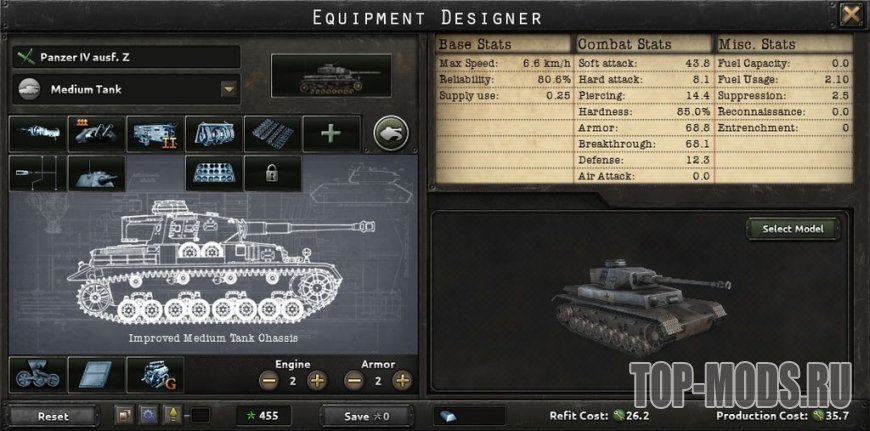870x431 pixels.
Task: Select the main cannon module slot
Action: click(37, 134)
